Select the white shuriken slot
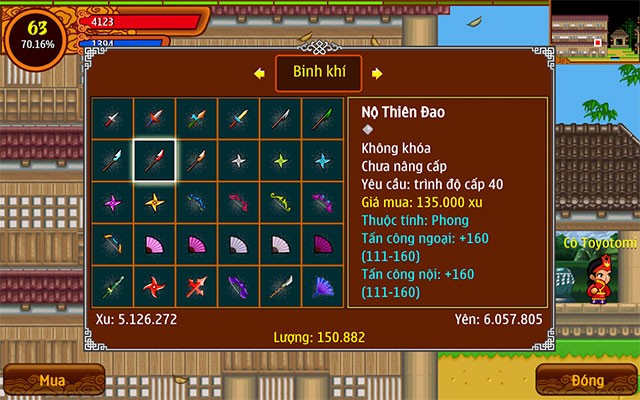The width and height of the screenshot is (640, 400). click(238, 159)
